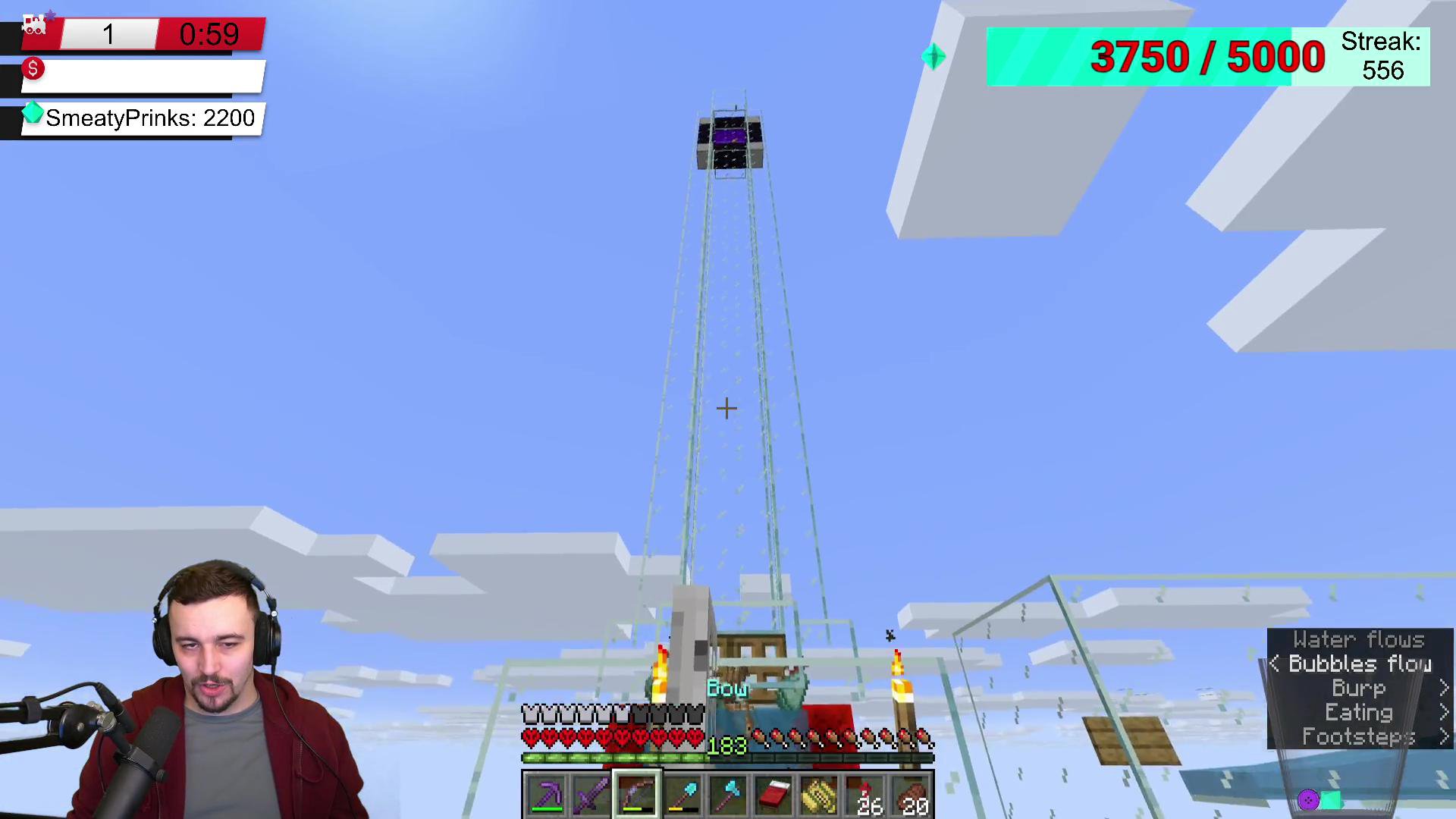Choose the golden totem of undying
Image resolution: width=1456 pixels, height=819 pixels.
click(819, 795)
